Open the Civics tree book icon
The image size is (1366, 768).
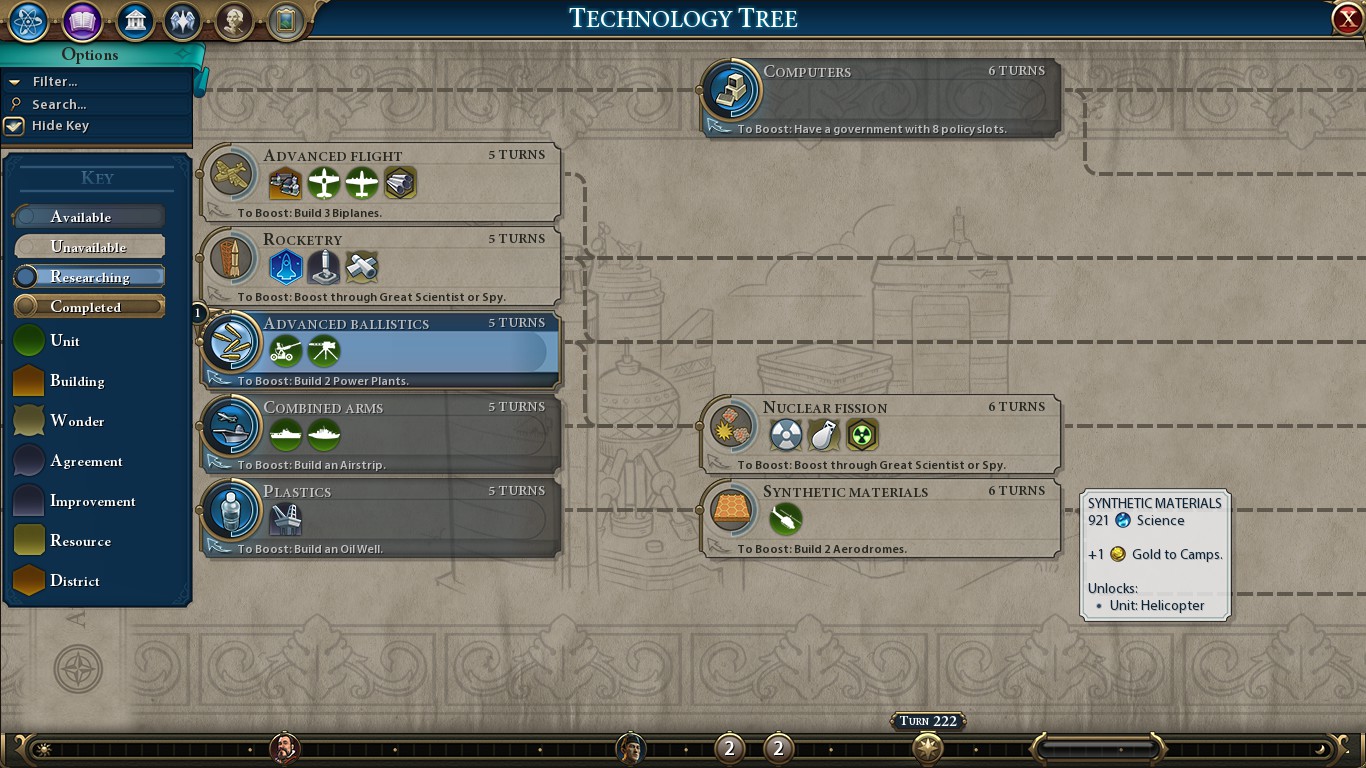click(81, 20)
